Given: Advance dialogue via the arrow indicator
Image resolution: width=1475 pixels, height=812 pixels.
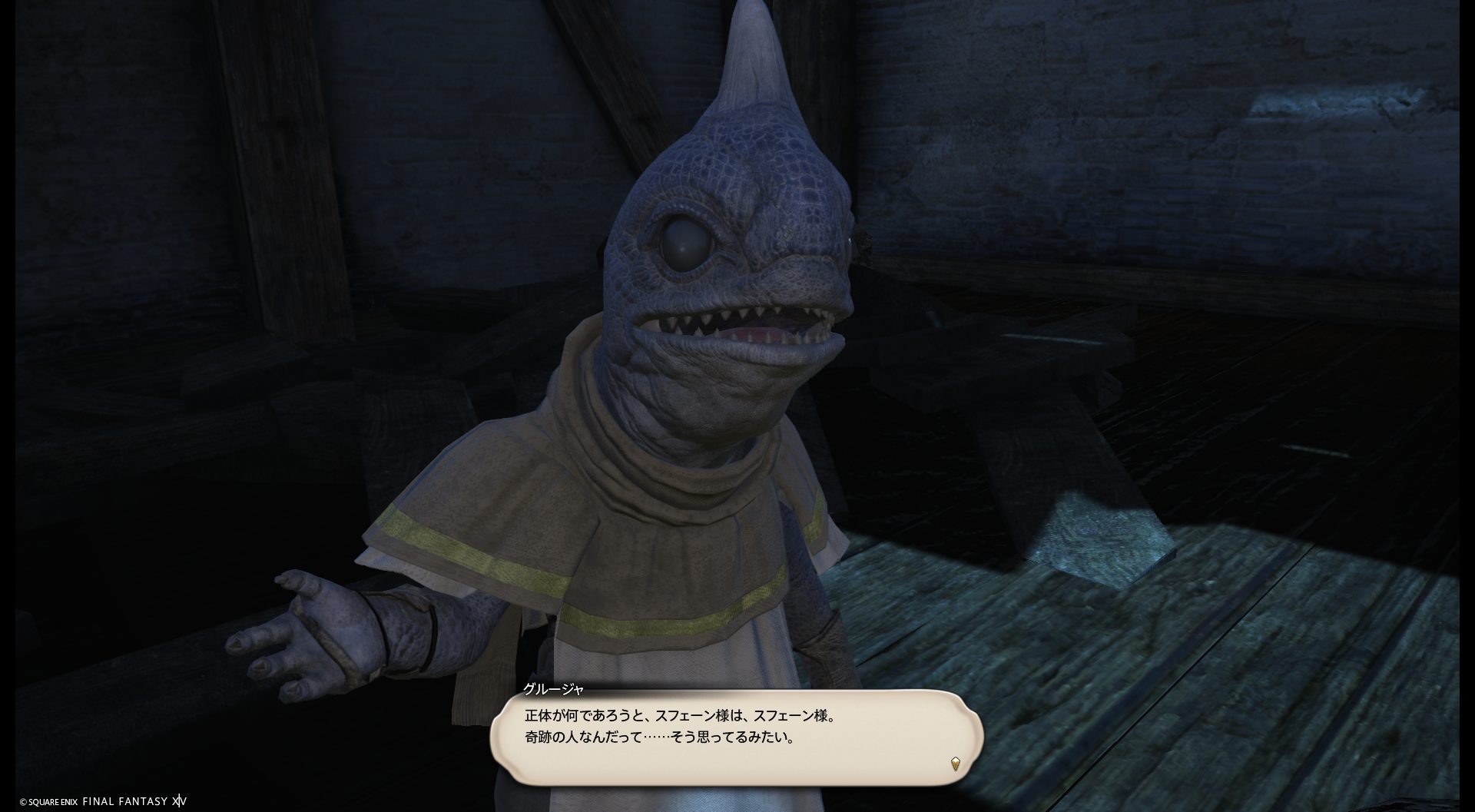Looking at the screenshot, I should [955, 764].
